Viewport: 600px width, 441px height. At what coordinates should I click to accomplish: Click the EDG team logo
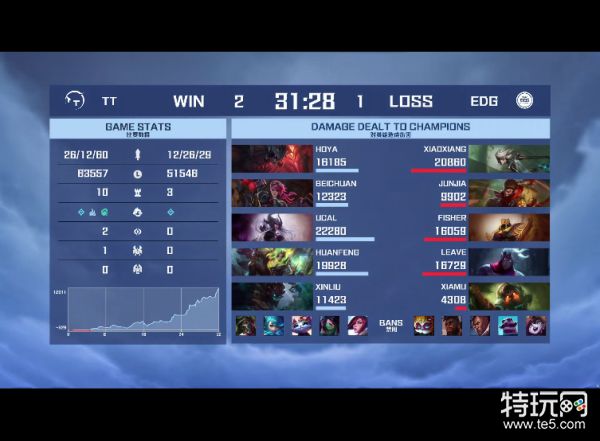pyautogui.click(x=525, y=101)
